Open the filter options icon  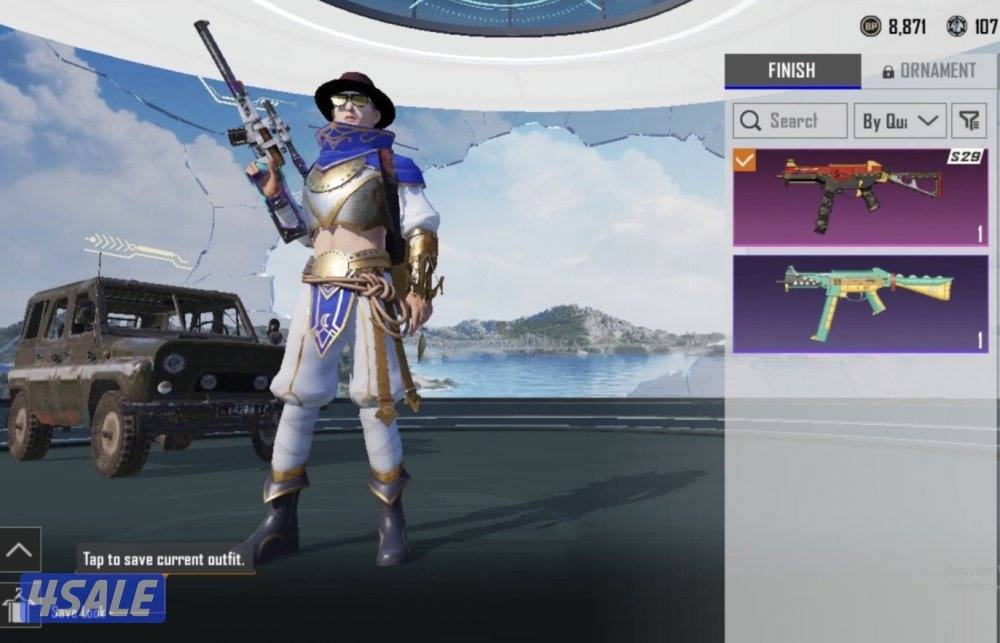(x=968, y=121)
